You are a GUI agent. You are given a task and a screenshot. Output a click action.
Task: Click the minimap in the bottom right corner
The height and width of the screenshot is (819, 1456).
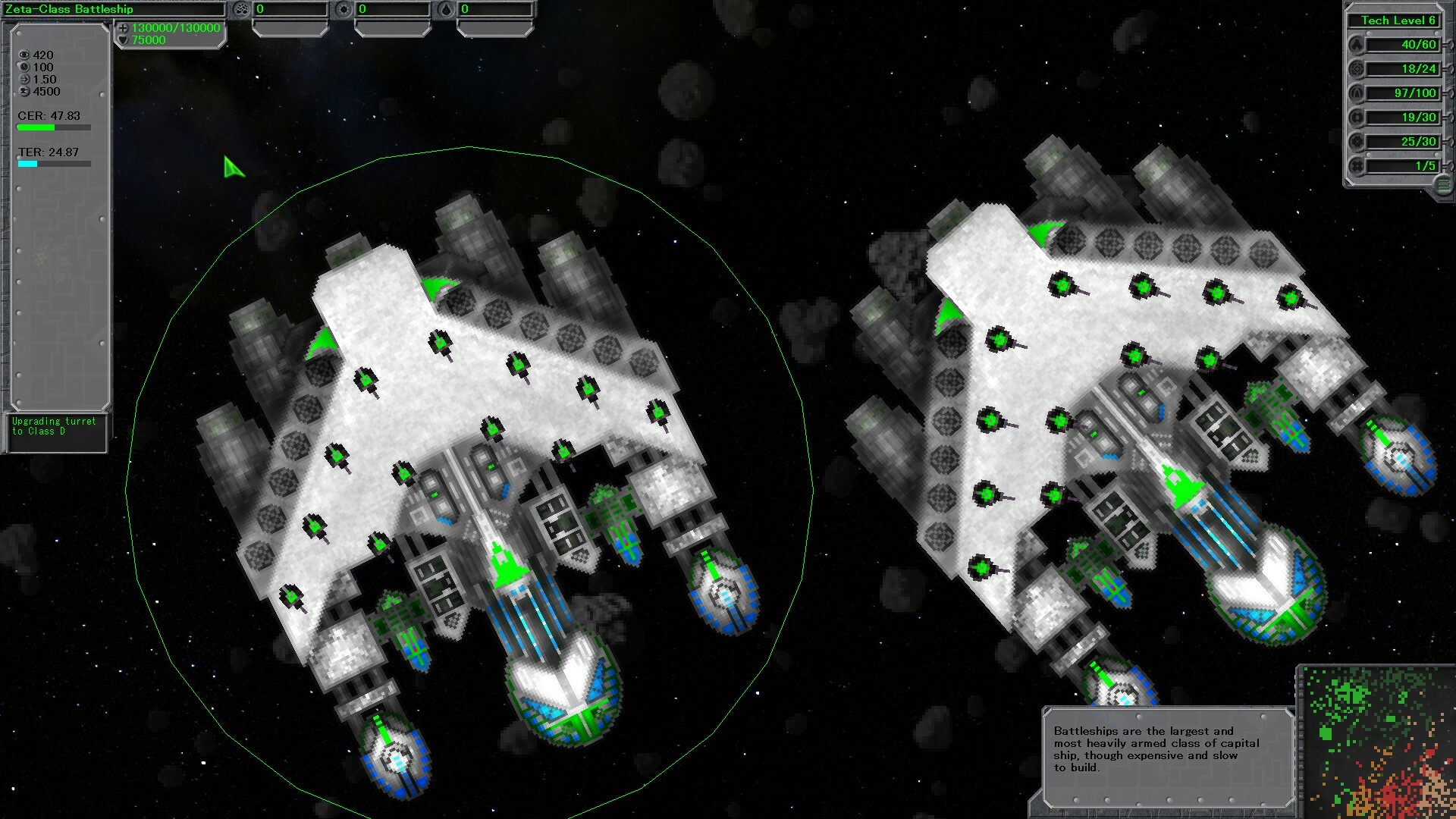coord(1376,739)
